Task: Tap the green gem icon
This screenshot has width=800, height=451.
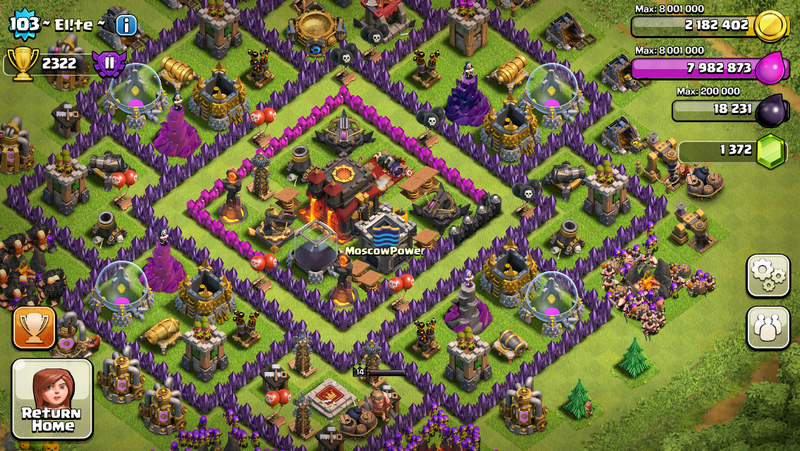Action: 771,152
